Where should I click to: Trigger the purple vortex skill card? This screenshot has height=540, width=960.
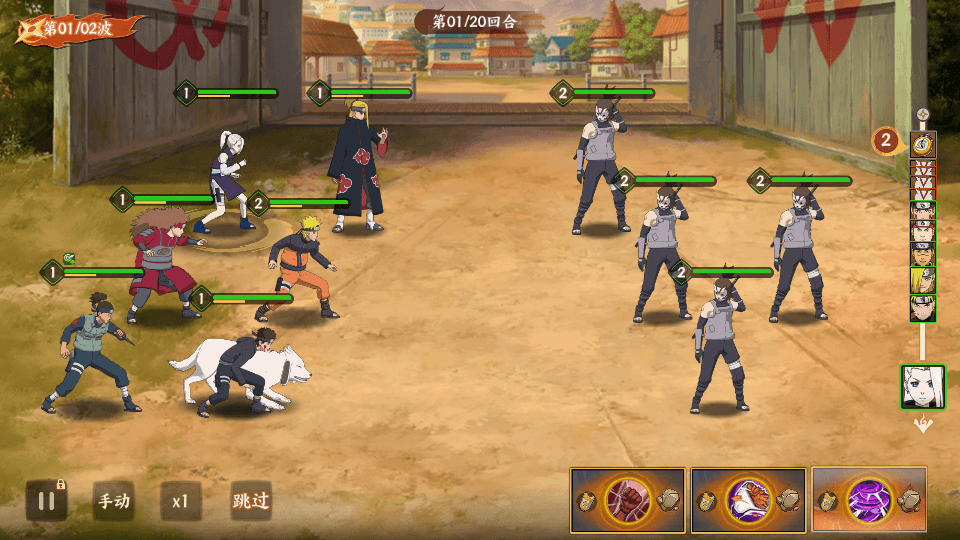868,499
